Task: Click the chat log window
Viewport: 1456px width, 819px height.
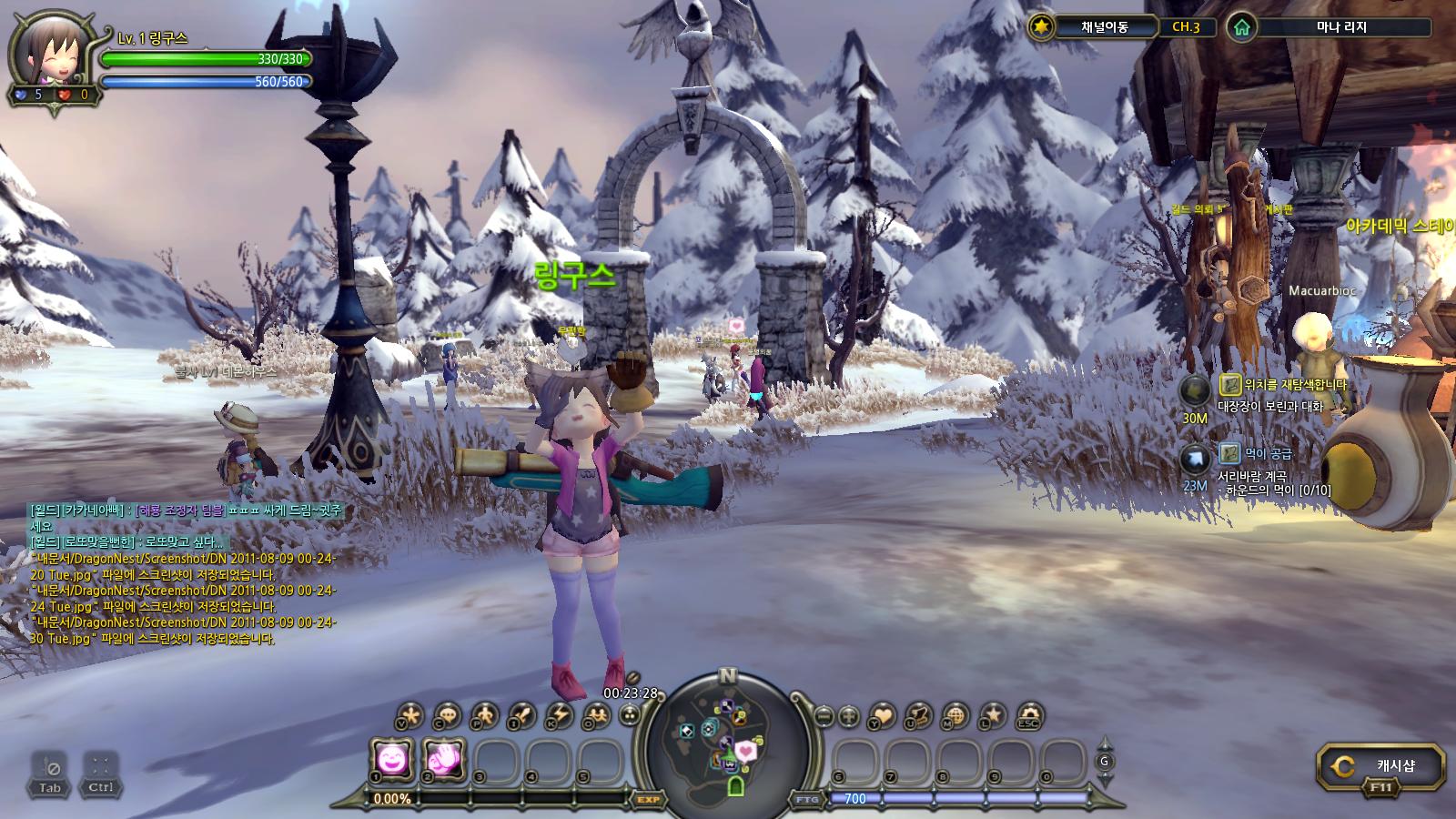Action: (182, 573)
